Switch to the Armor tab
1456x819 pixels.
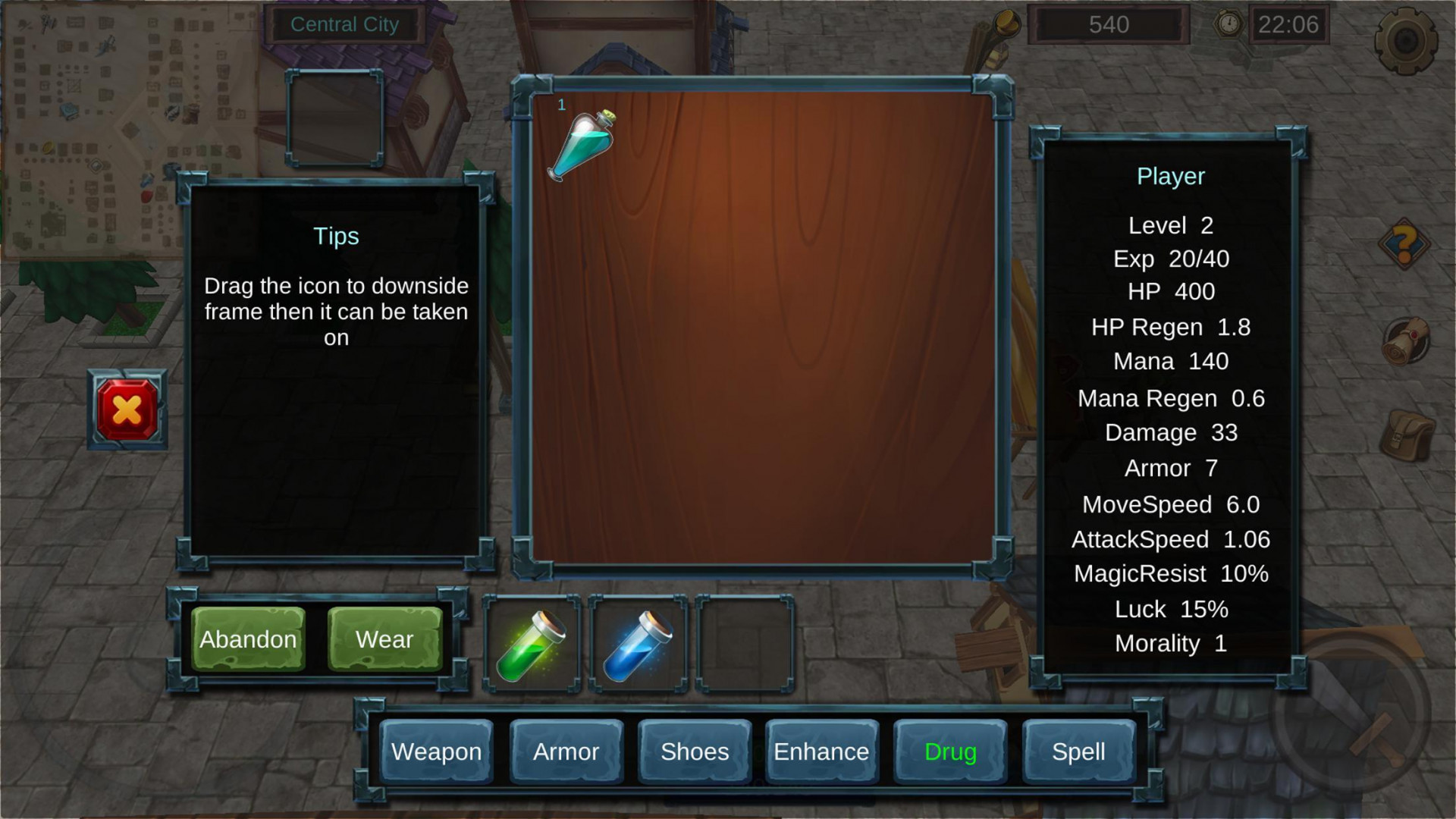566,752
